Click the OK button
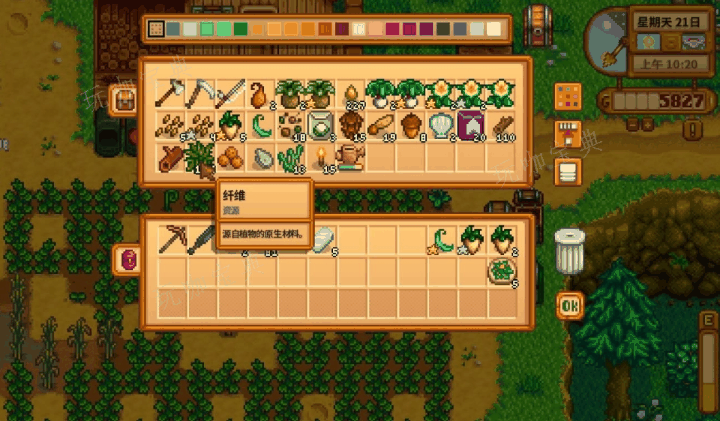 [x=570, y=305]
